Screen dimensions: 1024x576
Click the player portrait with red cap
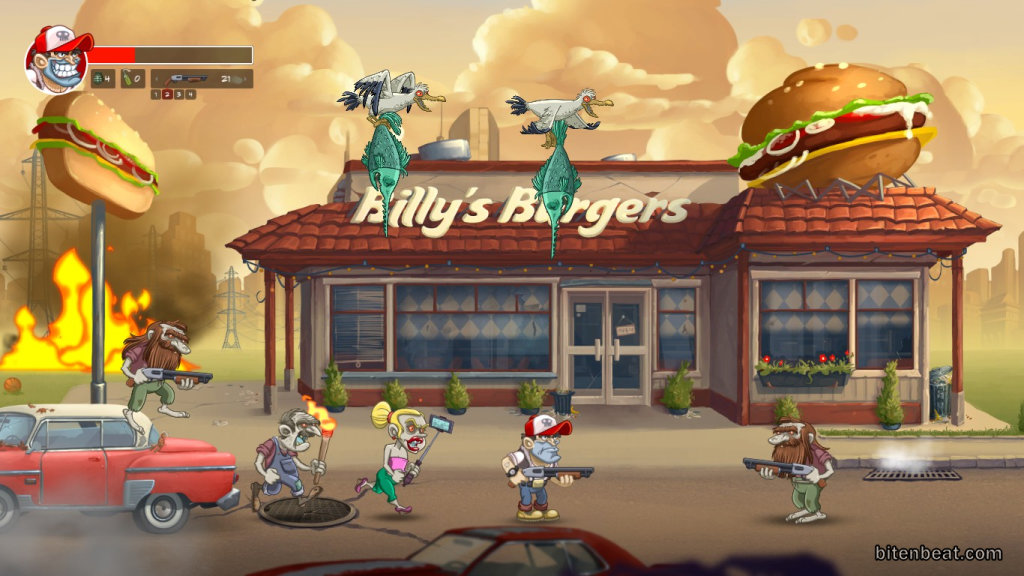[x=56, y=60]
